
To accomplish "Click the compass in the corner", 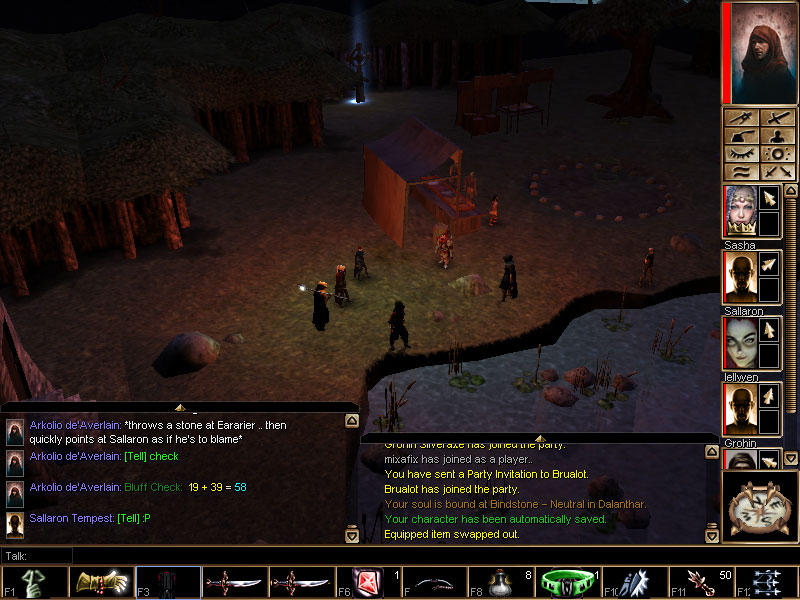I will pos(759,508).
